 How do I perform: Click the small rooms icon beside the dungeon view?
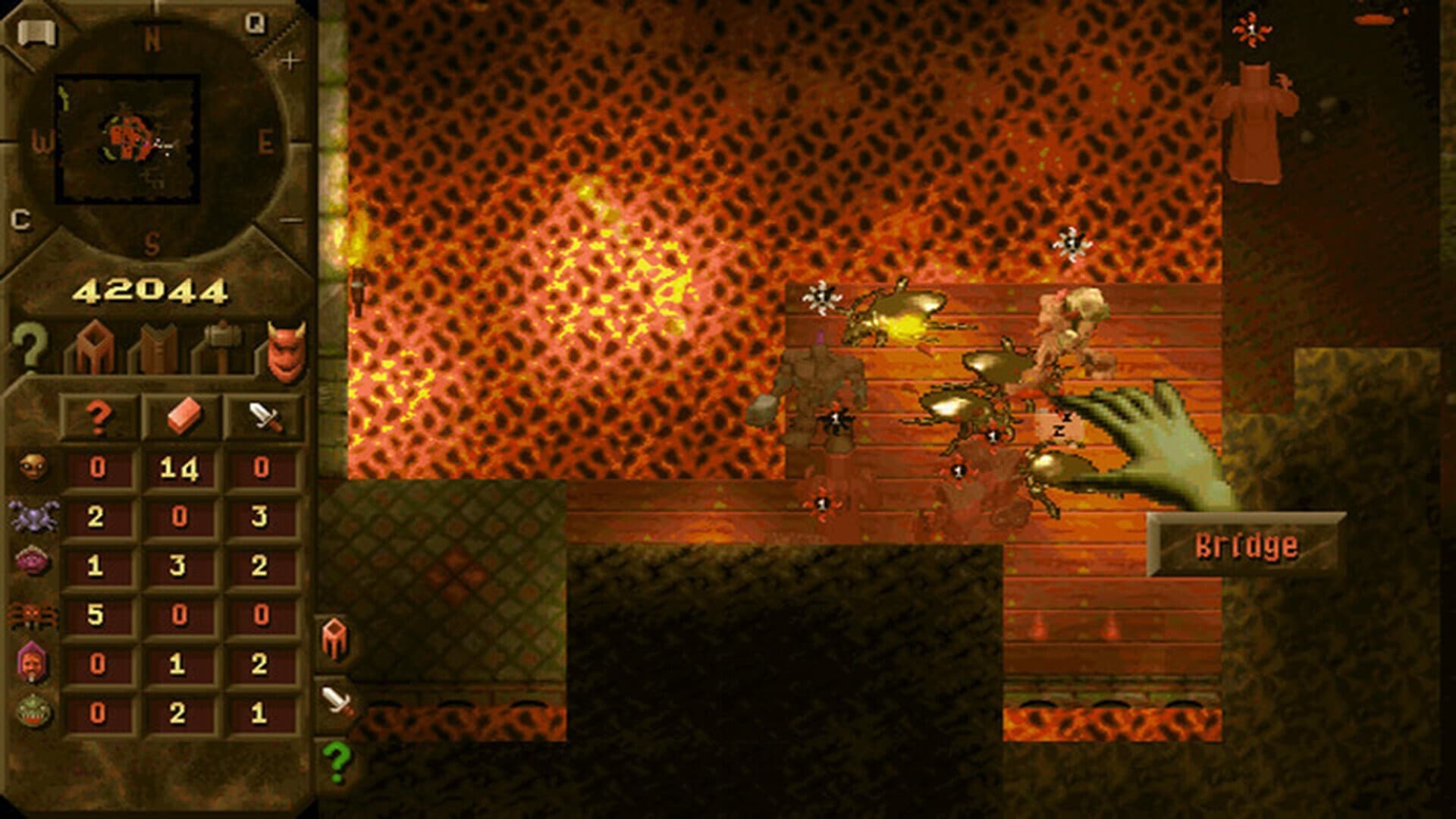coord(334,637)
